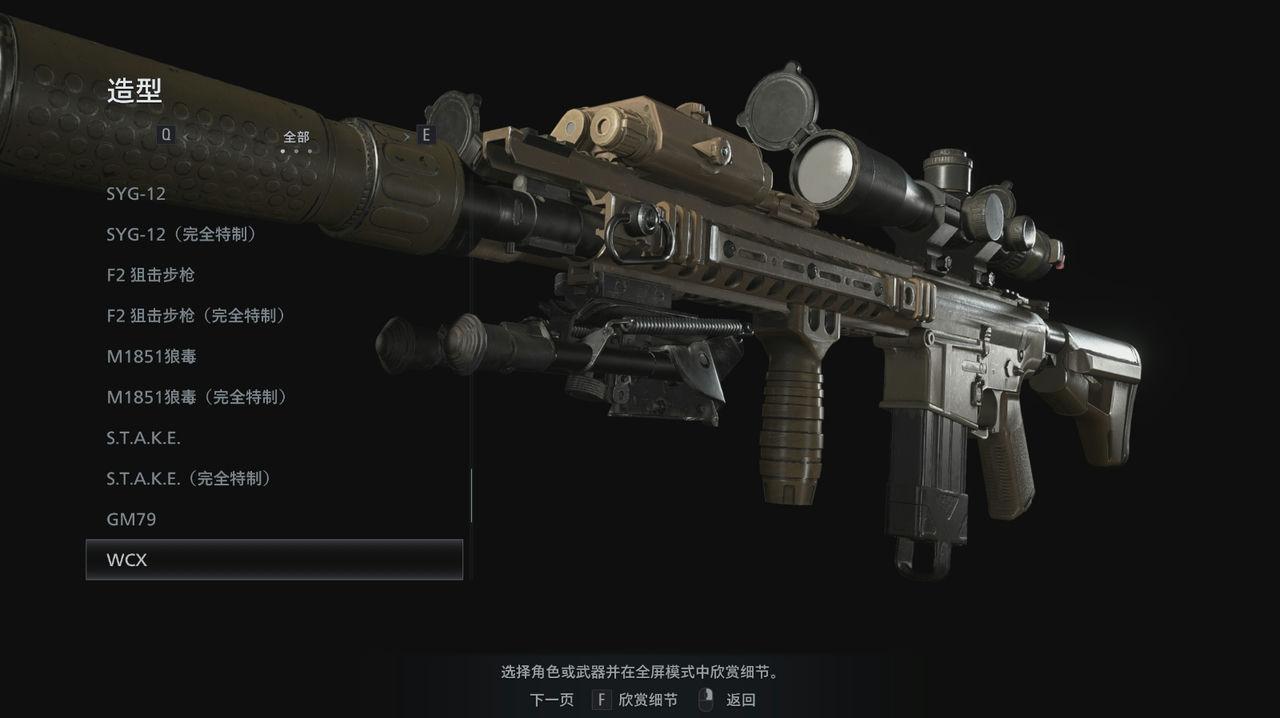Click the model list scrollbar
The image size is (1280, 718).
click(471, 495)
